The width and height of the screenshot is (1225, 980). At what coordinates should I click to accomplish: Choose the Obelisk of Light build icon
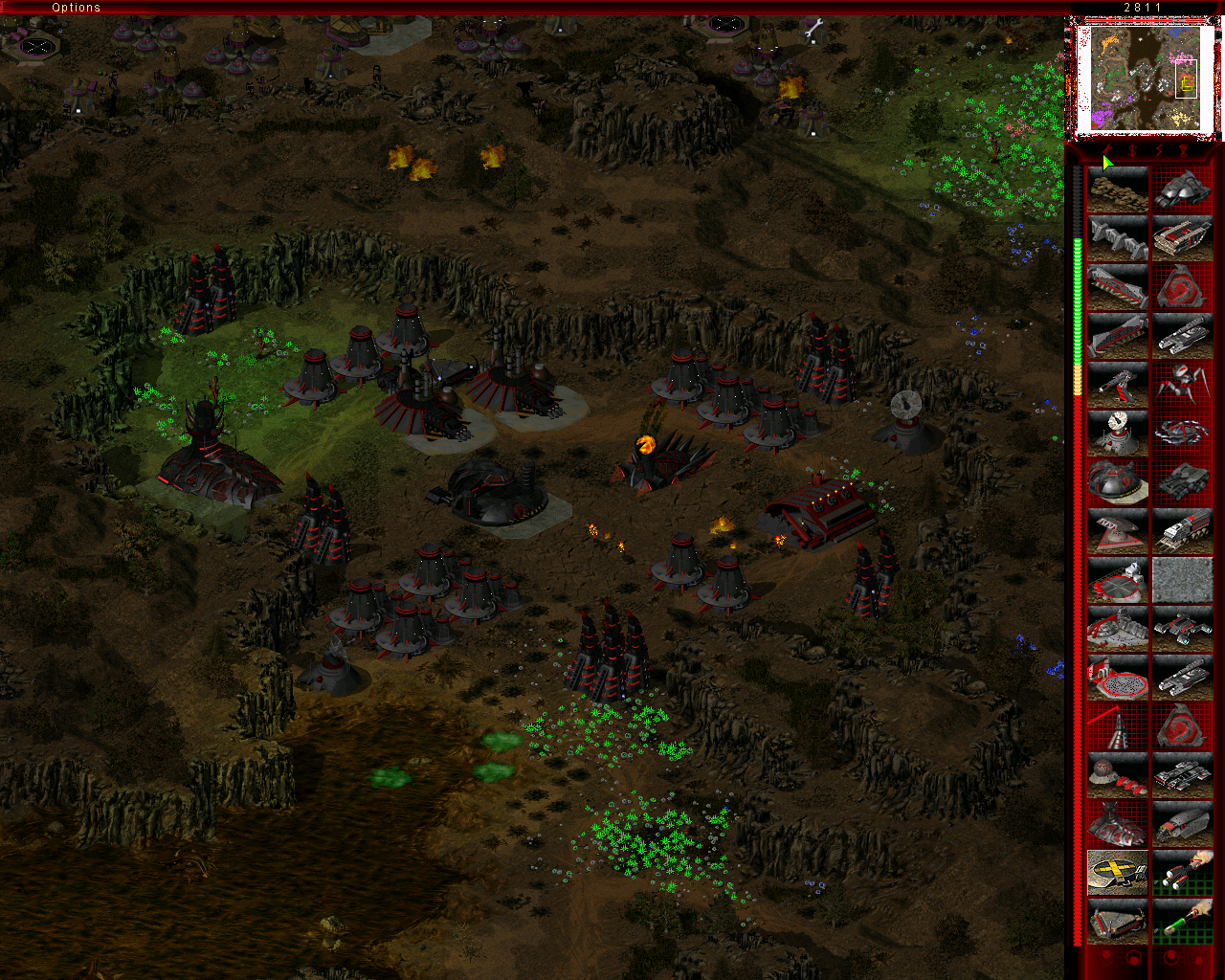1117,726
